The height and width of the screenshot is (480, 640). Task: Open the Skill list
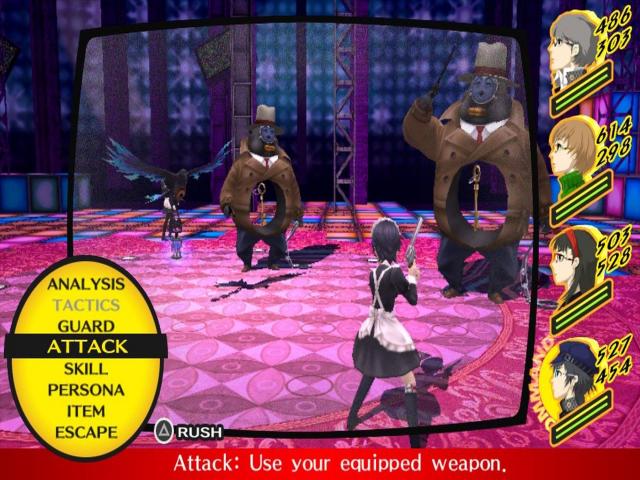point(86,368)
